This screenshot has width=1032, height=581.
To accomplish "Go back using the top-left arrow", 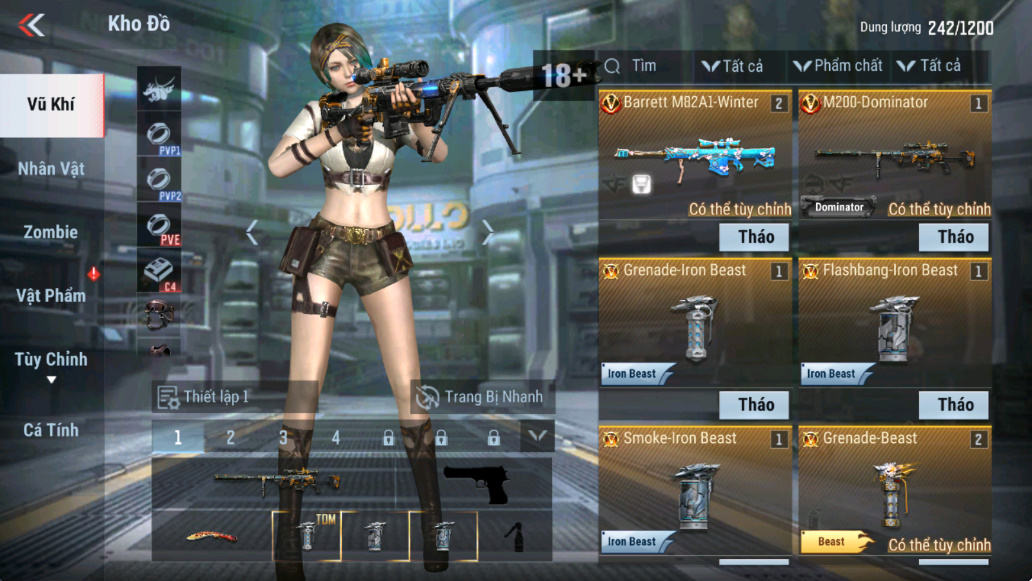I will (32, 25).
